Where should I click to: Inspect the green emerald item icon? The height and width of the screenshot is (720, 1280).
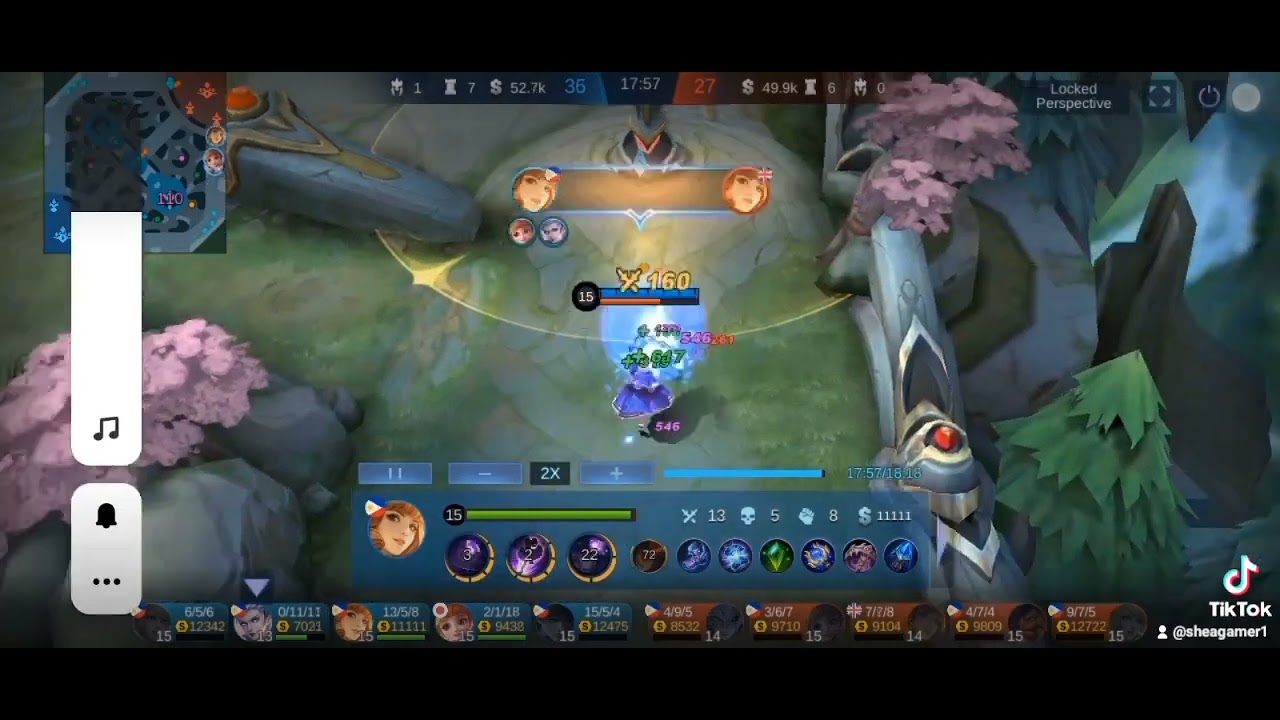[x=776, y=555]
